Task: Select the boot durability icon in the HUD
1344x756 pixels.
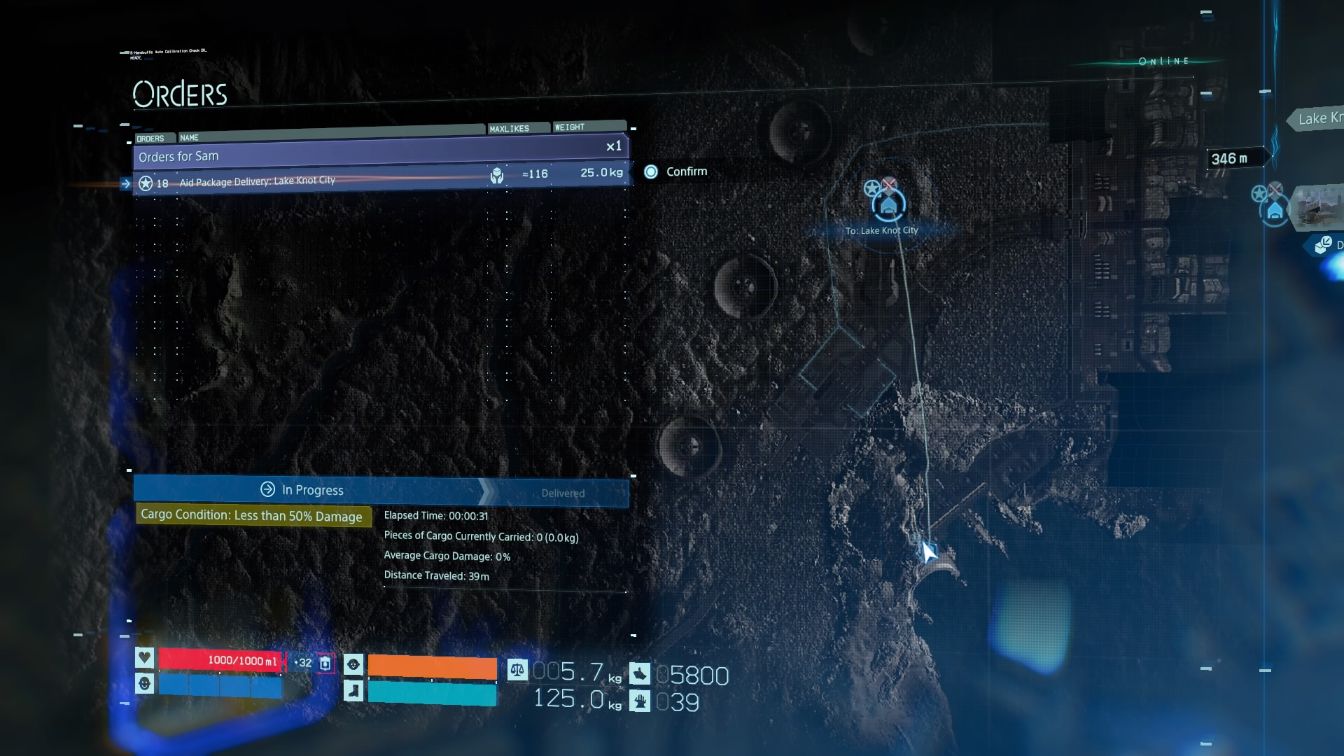Action: [x=354, y=691]
